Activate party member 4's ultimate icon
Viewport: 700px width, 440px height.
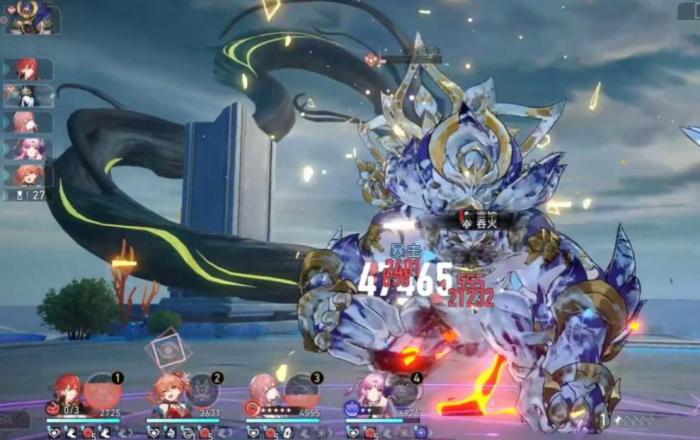tap(403, 390)
